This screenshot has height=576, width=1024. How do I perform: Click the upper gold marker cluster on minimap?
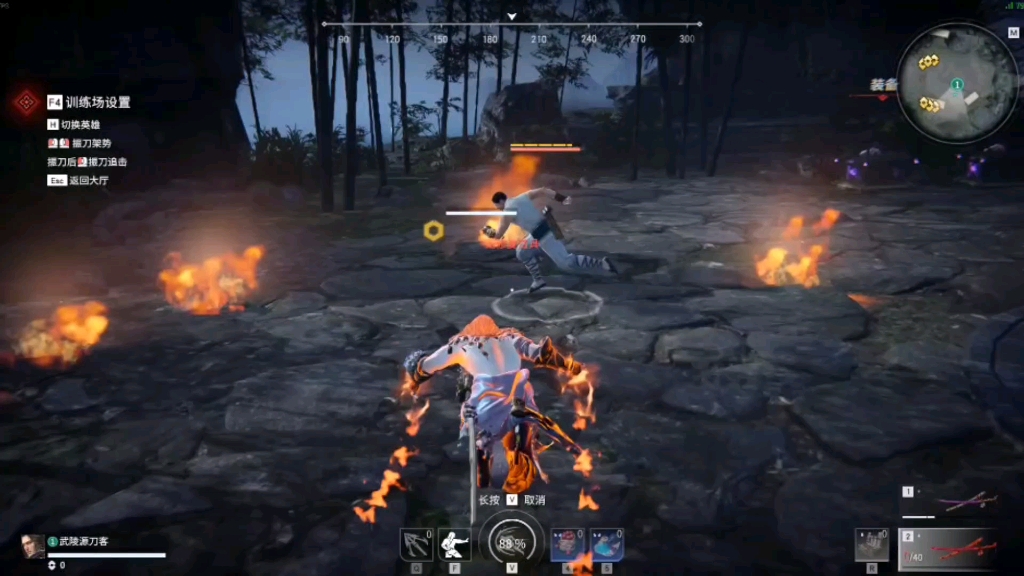[x=929, y=62]
